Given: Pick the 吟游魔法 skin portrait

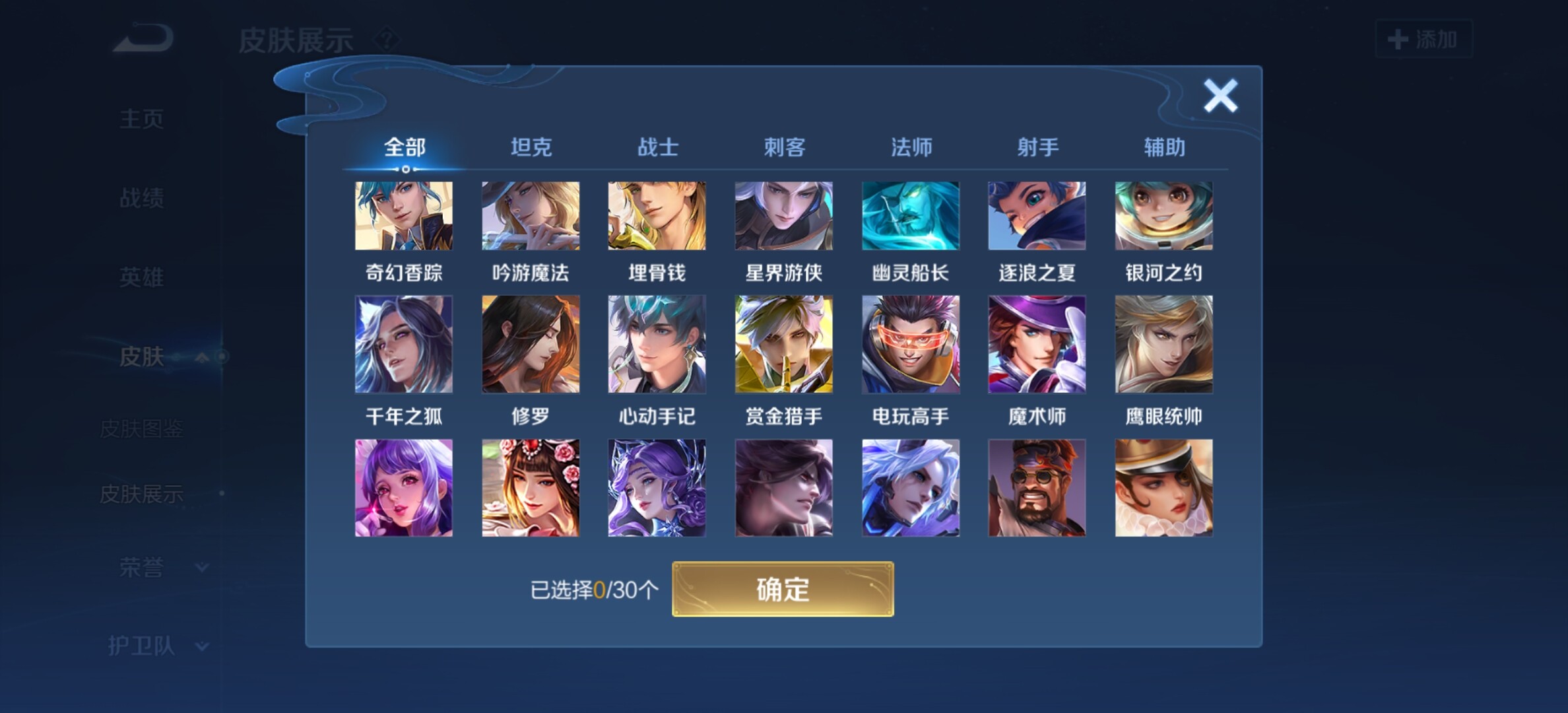Looking at the screenshot, I should tap(531, 216).
